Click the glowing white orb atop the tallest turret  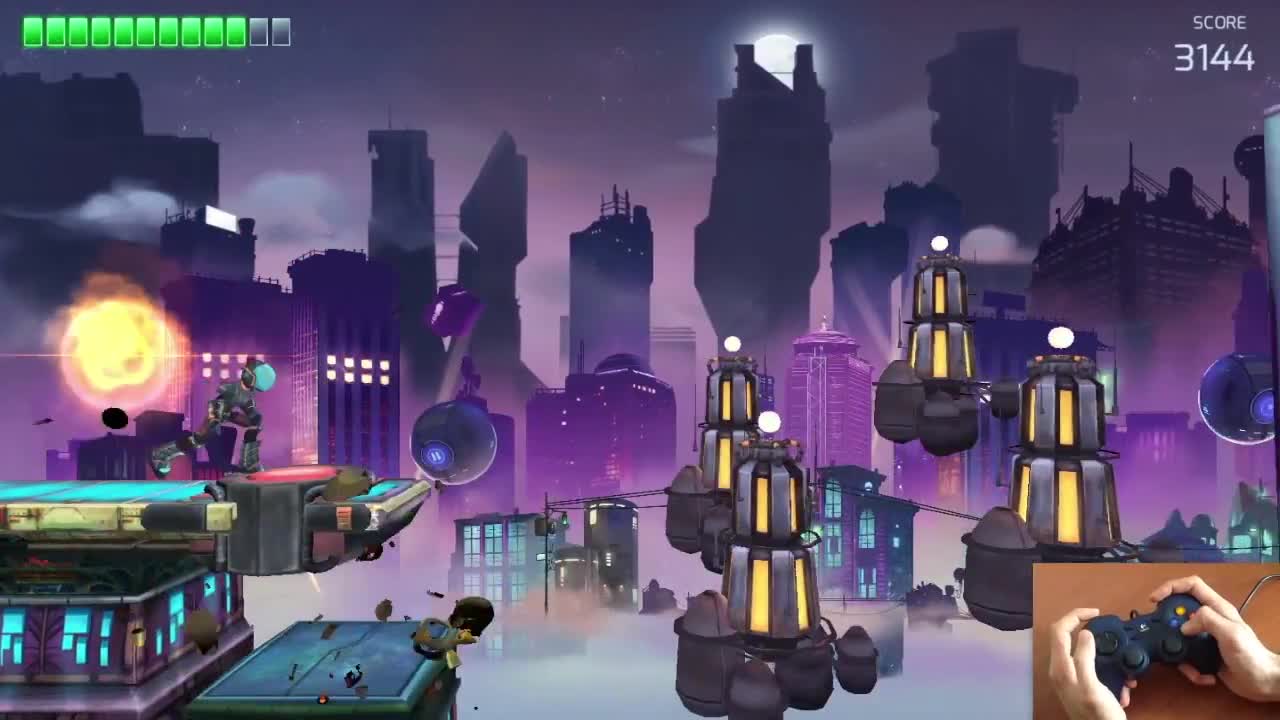[938, 240]
